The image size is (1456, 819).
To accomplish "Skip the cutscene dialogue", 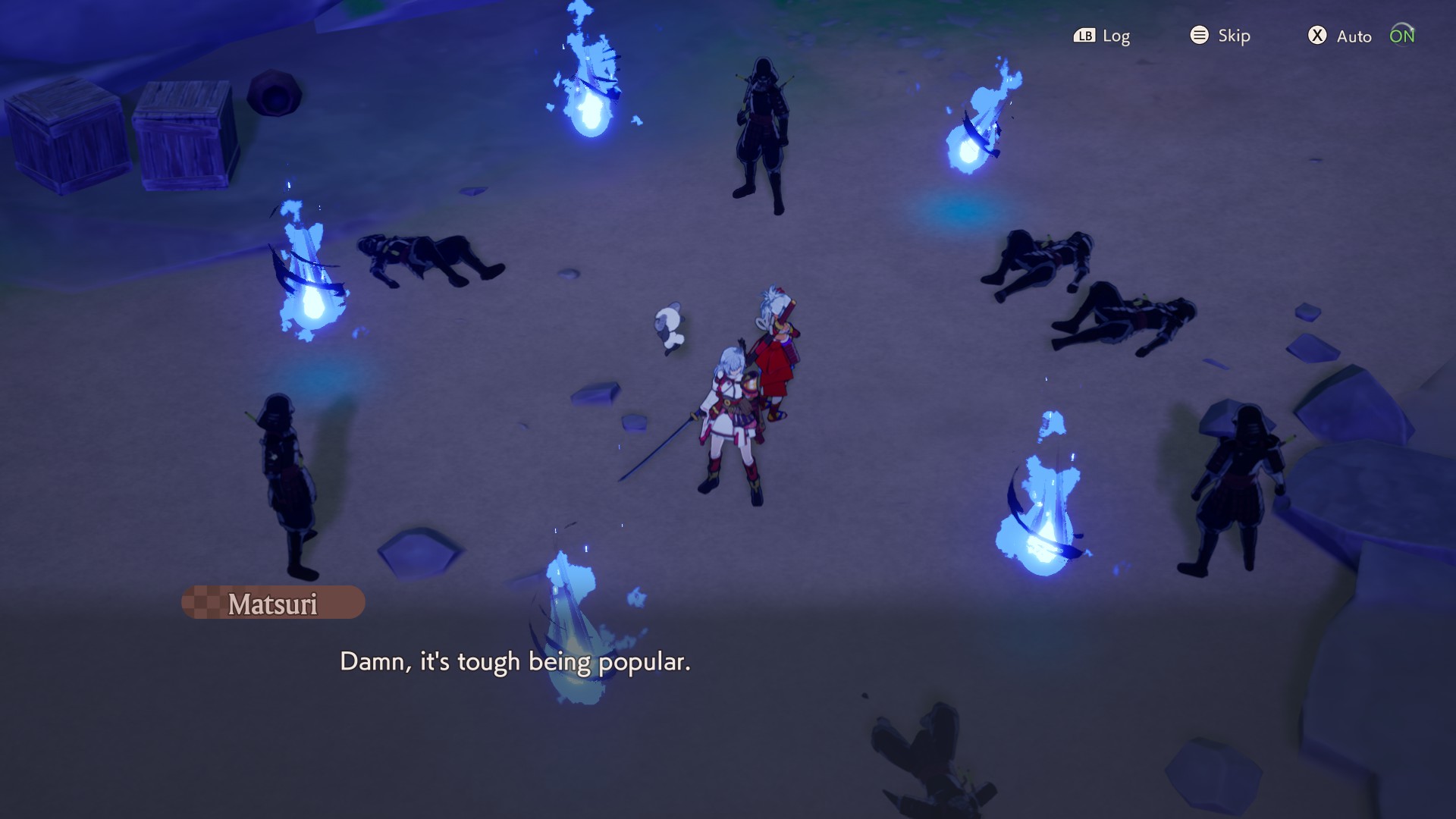I will (1220, 36).
